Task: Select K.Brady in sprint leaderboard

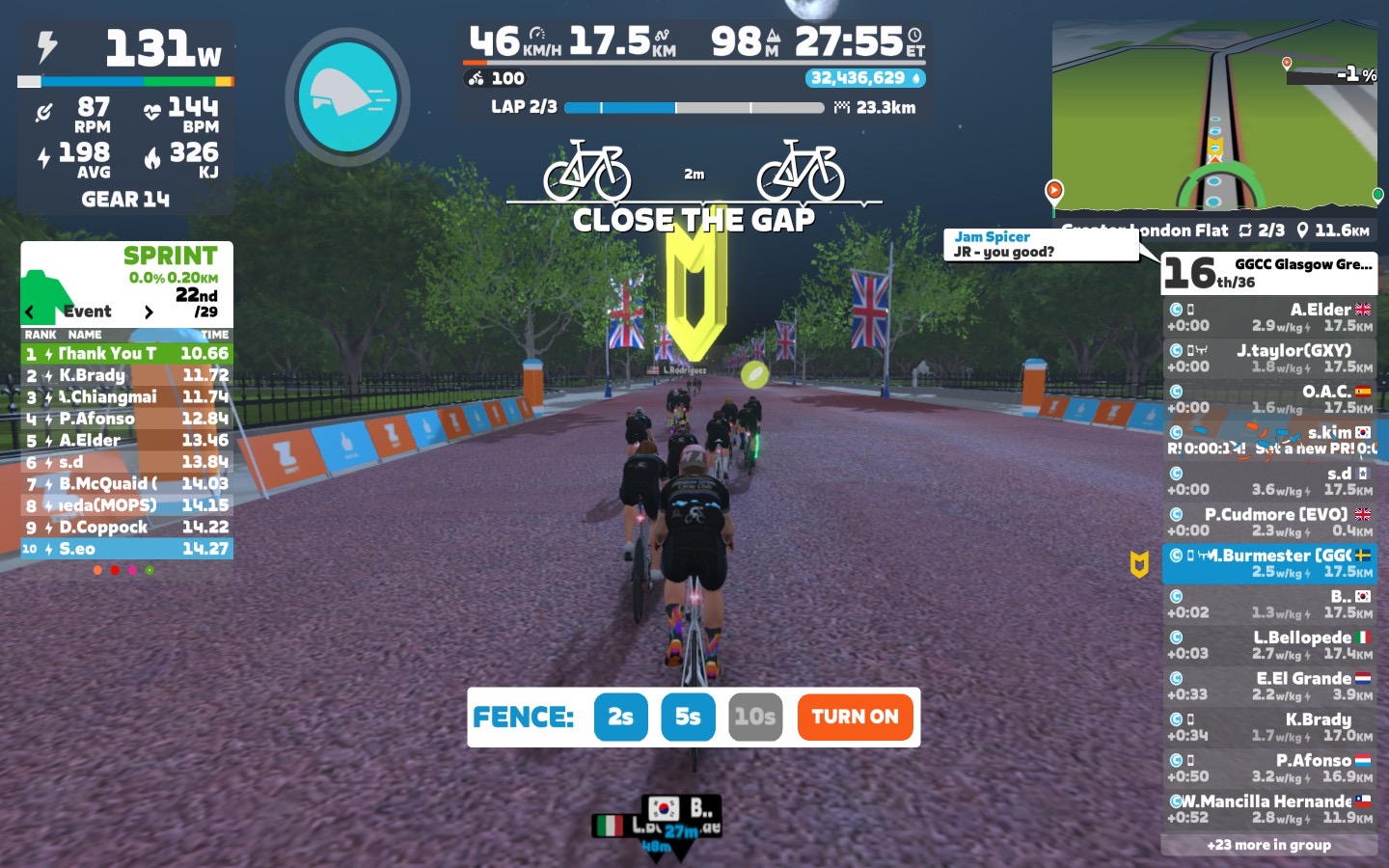Action: [x=126, y=375]
